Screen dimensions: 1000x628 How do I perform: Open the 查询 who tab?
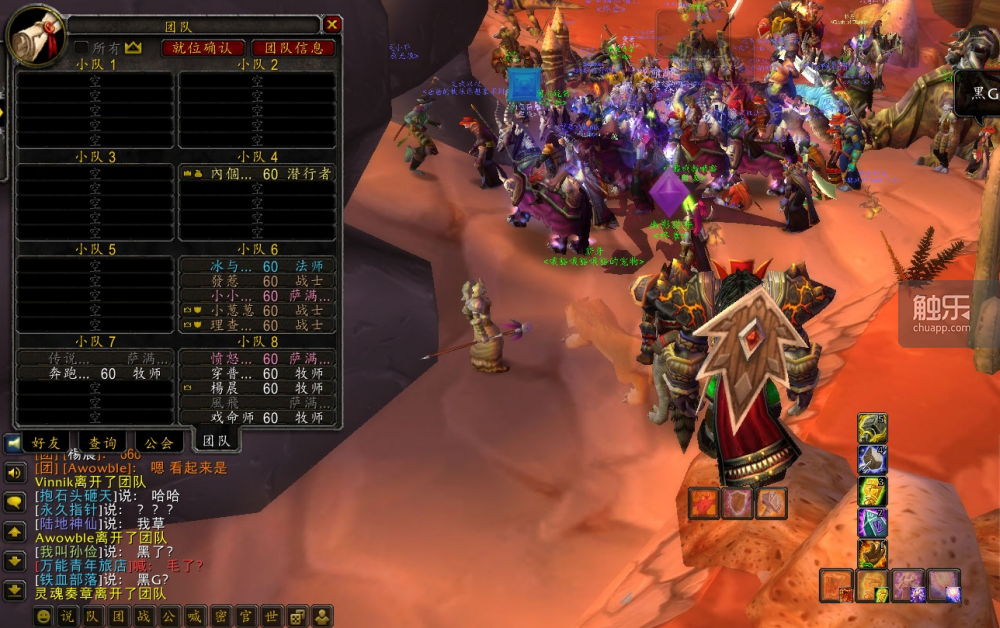click(x=103, y=442)
